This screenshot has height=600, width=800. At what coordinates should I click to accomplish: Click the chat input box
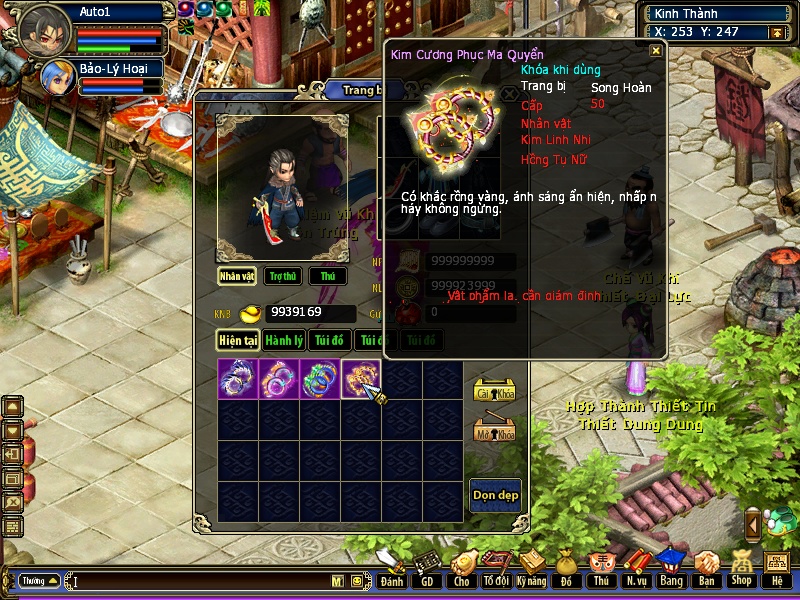200,581
